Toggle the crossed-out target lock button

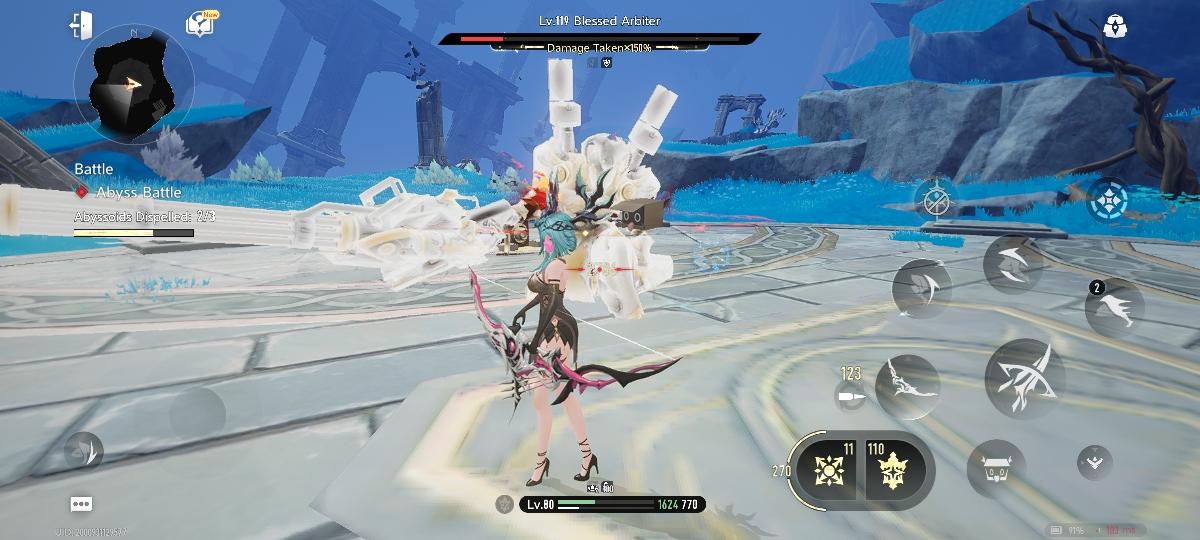tap(936, 201)
